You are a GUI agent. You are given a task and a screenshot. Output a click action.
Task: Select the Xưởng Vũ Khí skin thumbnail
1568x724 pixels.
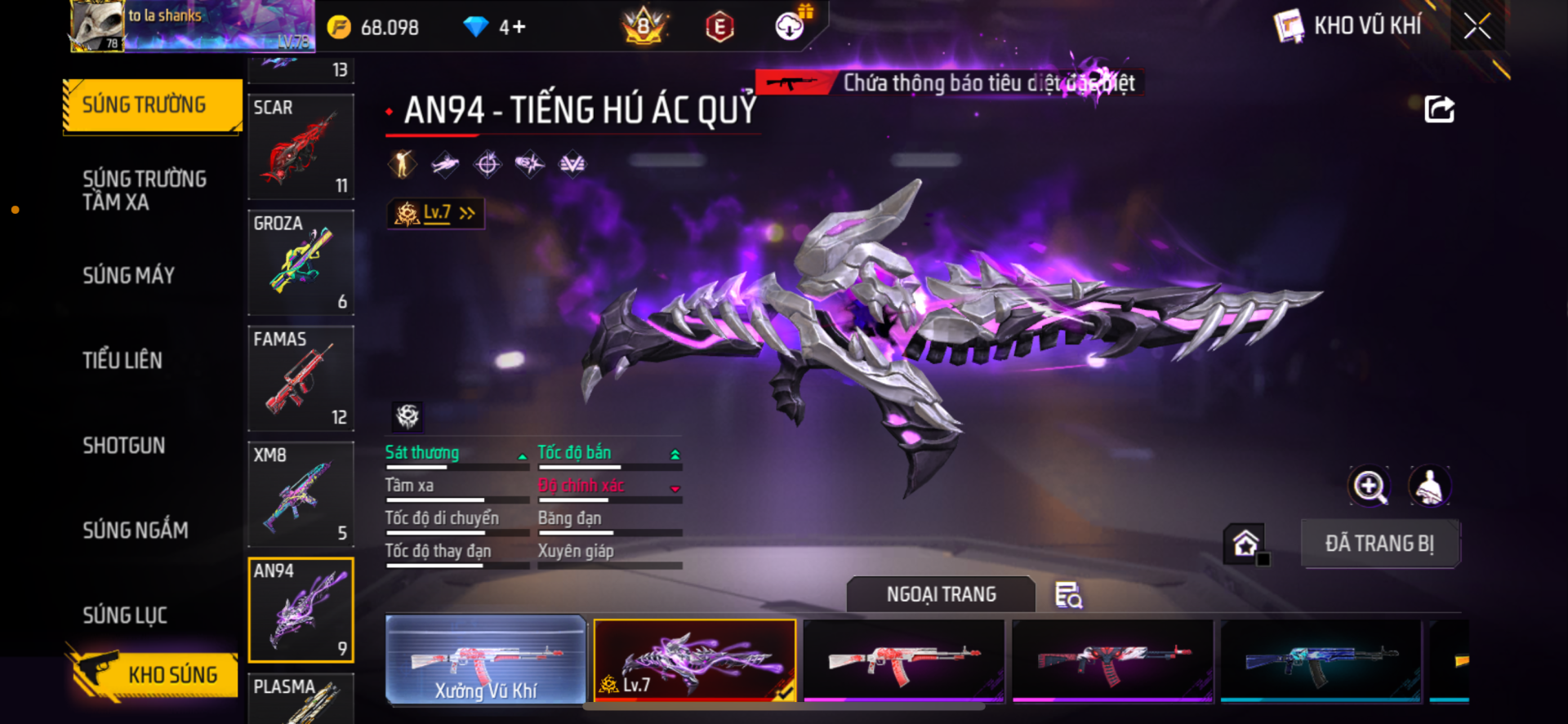pyautogui.click(x=486, y=660)
